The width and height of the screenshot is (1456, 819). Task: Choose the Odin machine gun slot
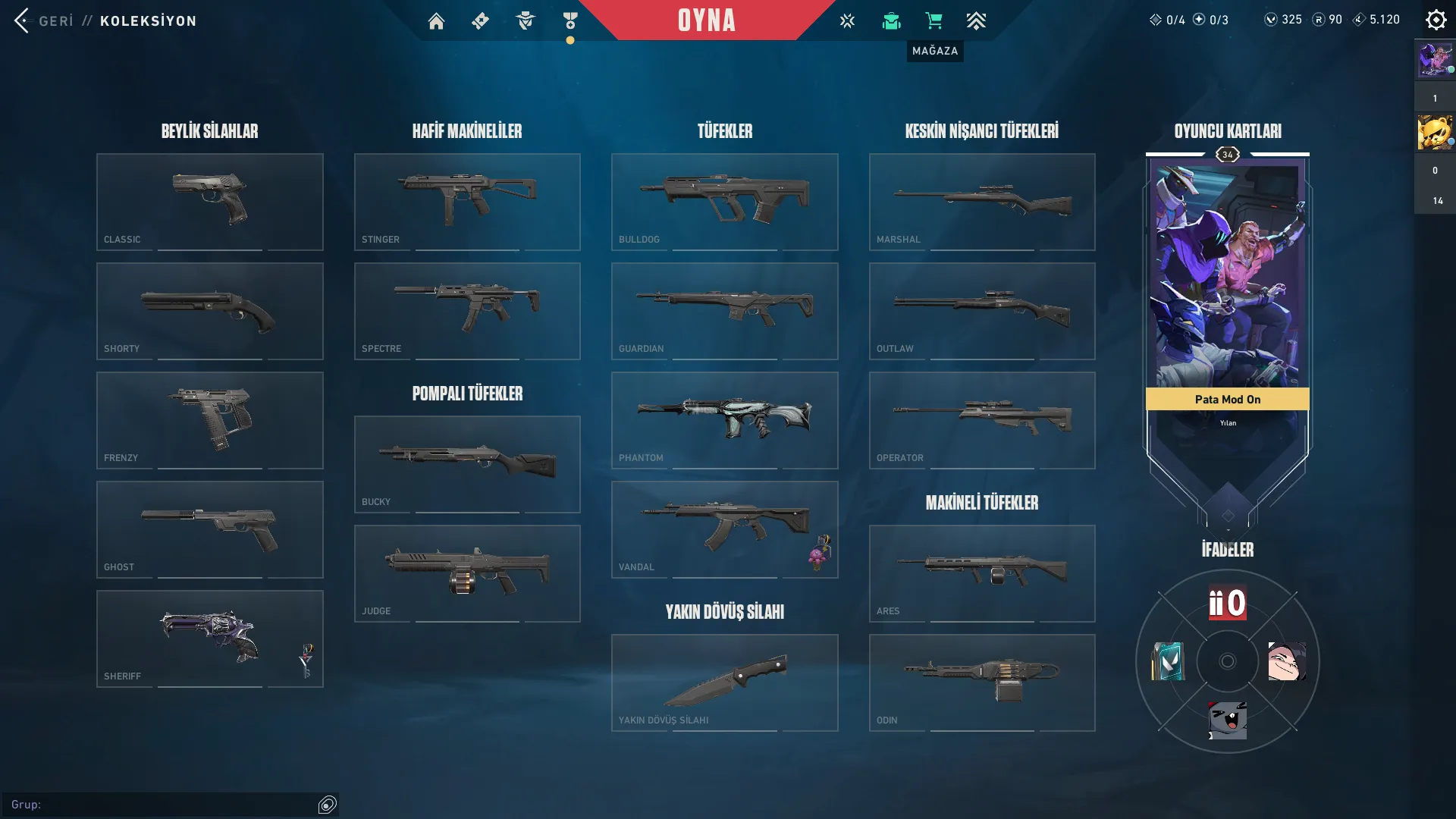[982, 682]
